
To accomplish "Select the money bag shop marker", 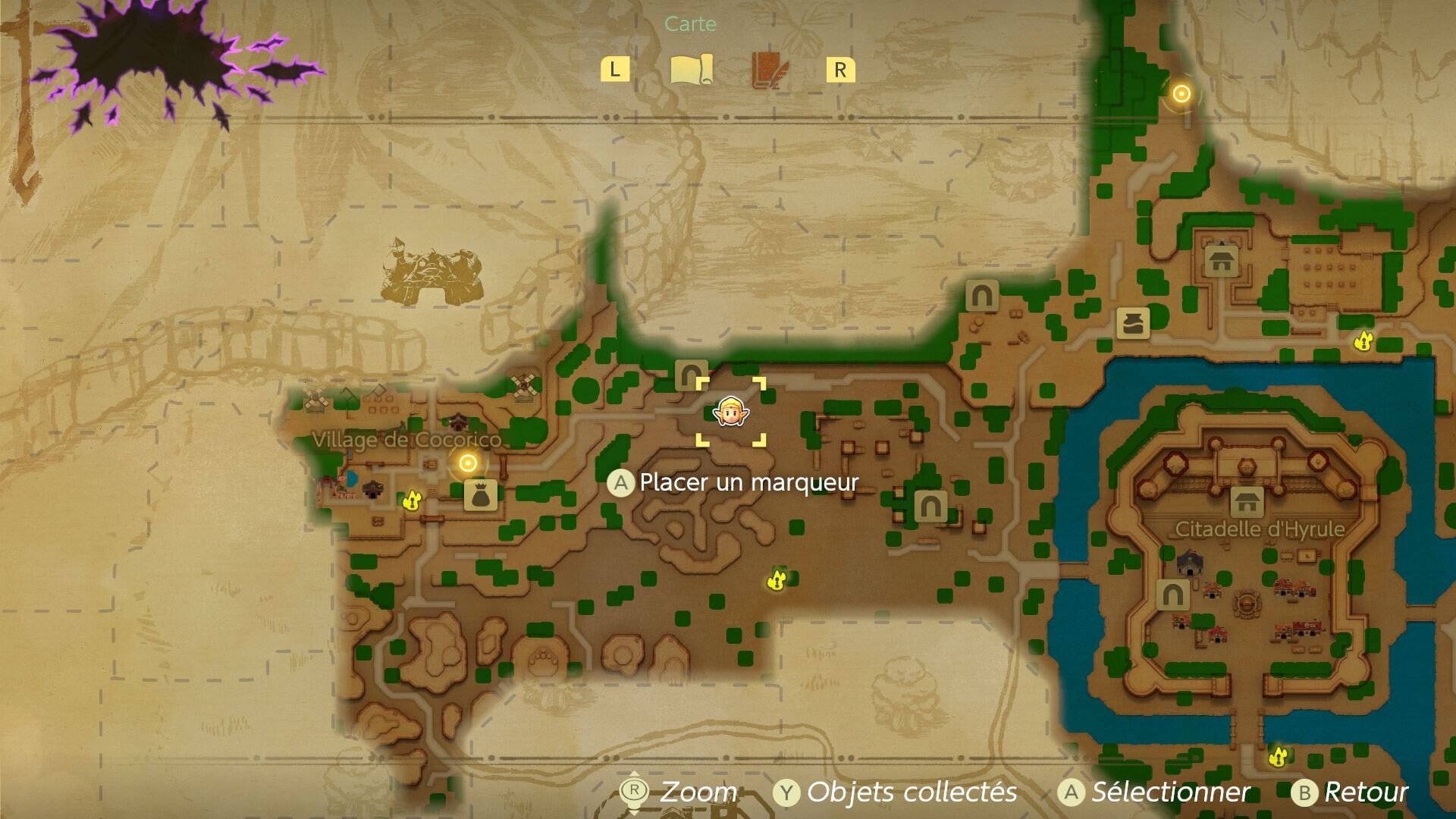I will [x=480, y=494].
